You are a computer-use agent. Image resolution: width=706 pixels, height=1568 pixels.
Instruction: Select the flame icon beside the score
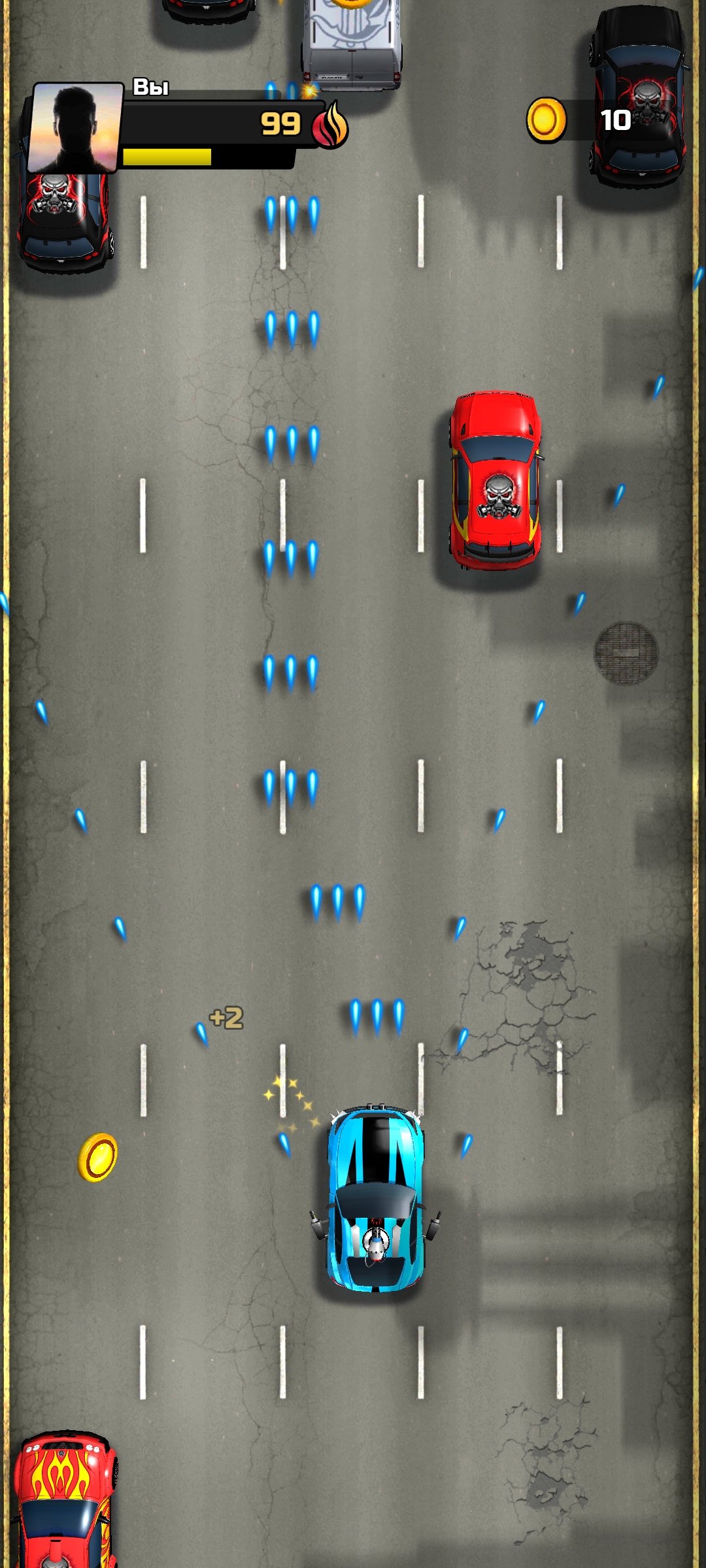coord(331,125)
